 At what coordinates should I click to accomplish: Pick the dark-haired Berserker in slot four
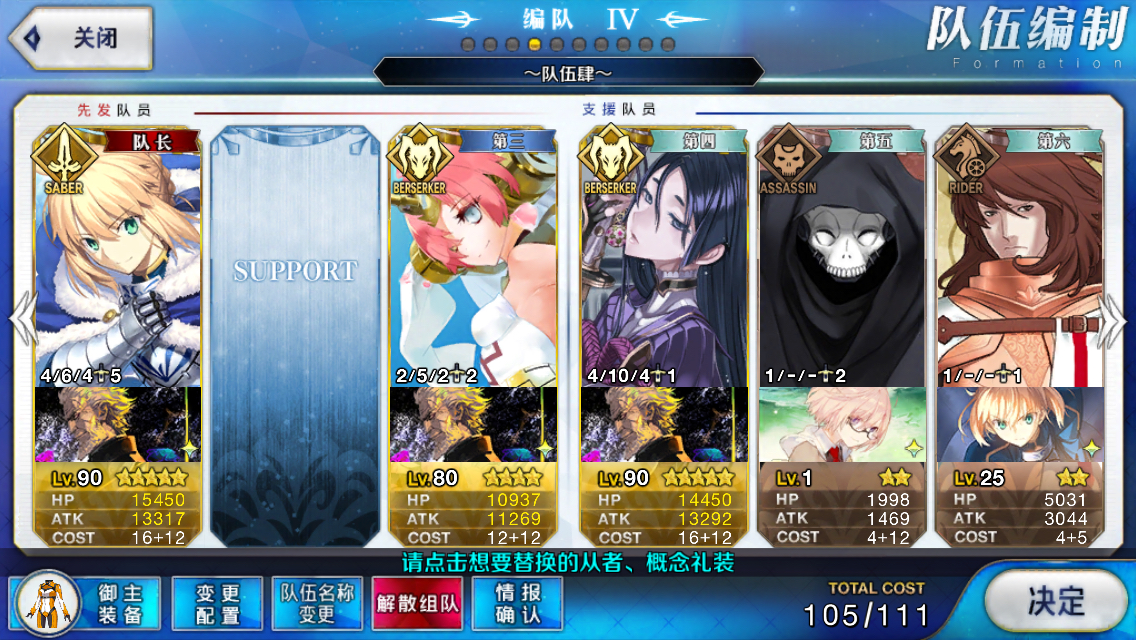point(664,260)
